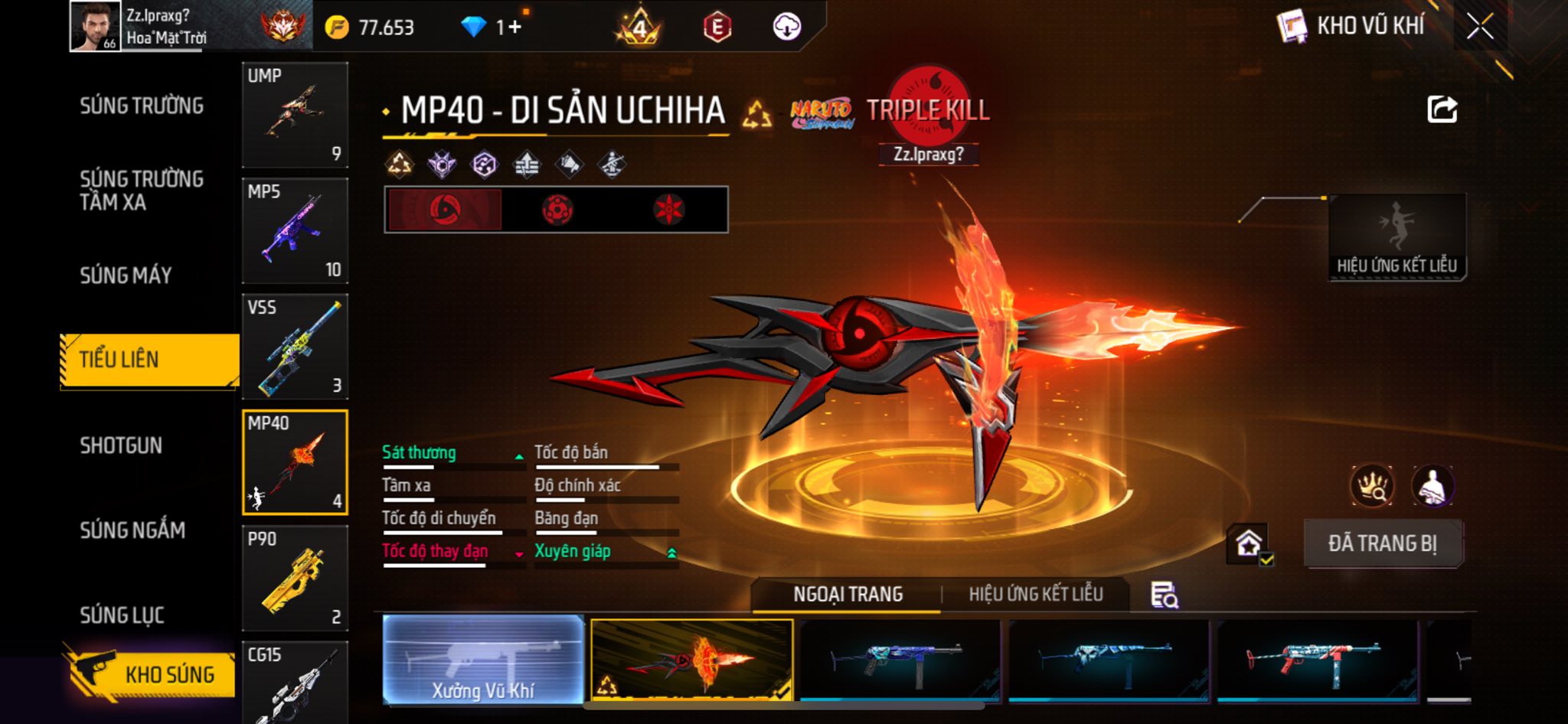Add diamonds with the plus button
The width and height of the screenshot is (1568, 724).
514,28
